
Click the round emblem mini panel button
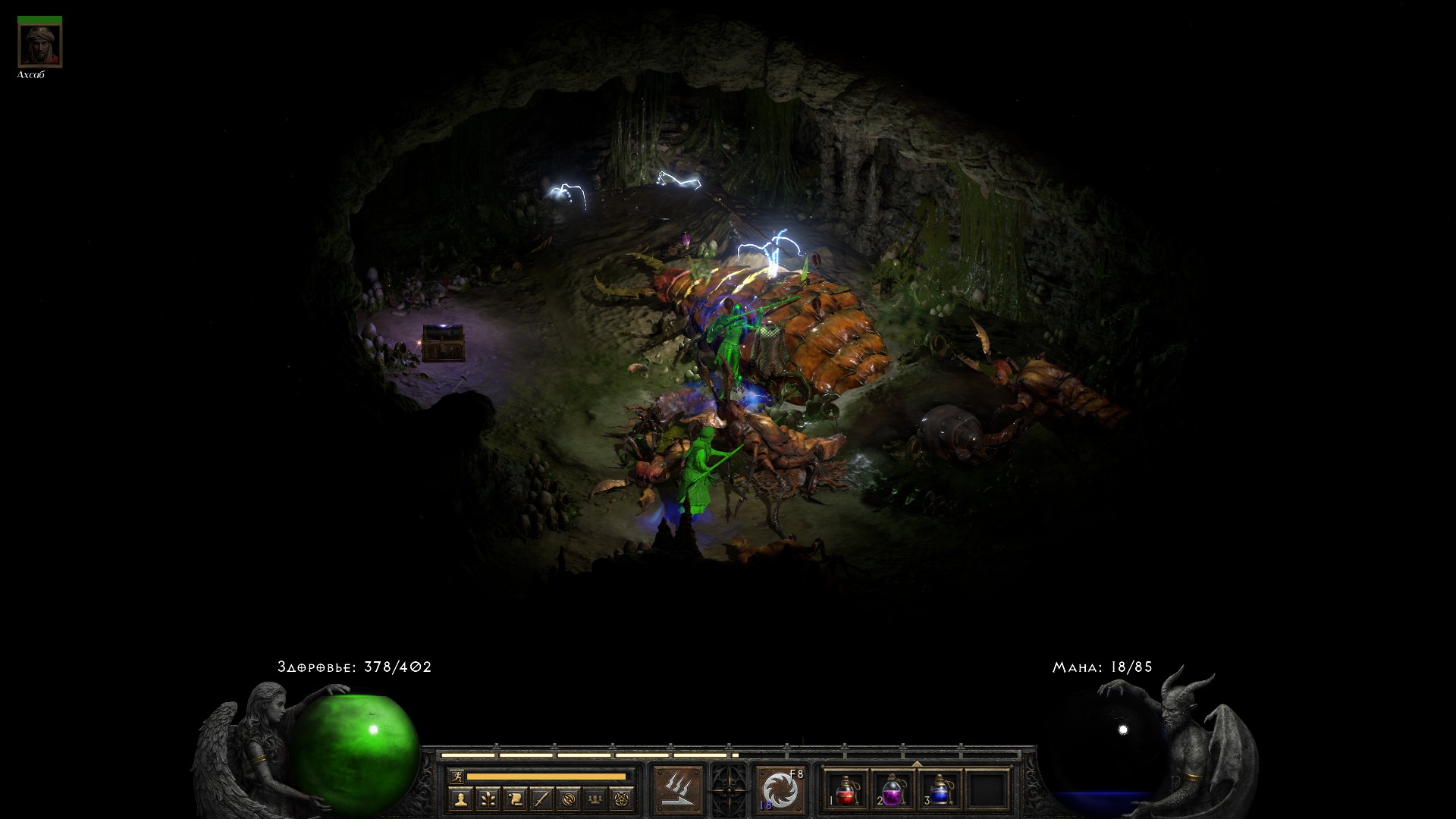point(569,799)
